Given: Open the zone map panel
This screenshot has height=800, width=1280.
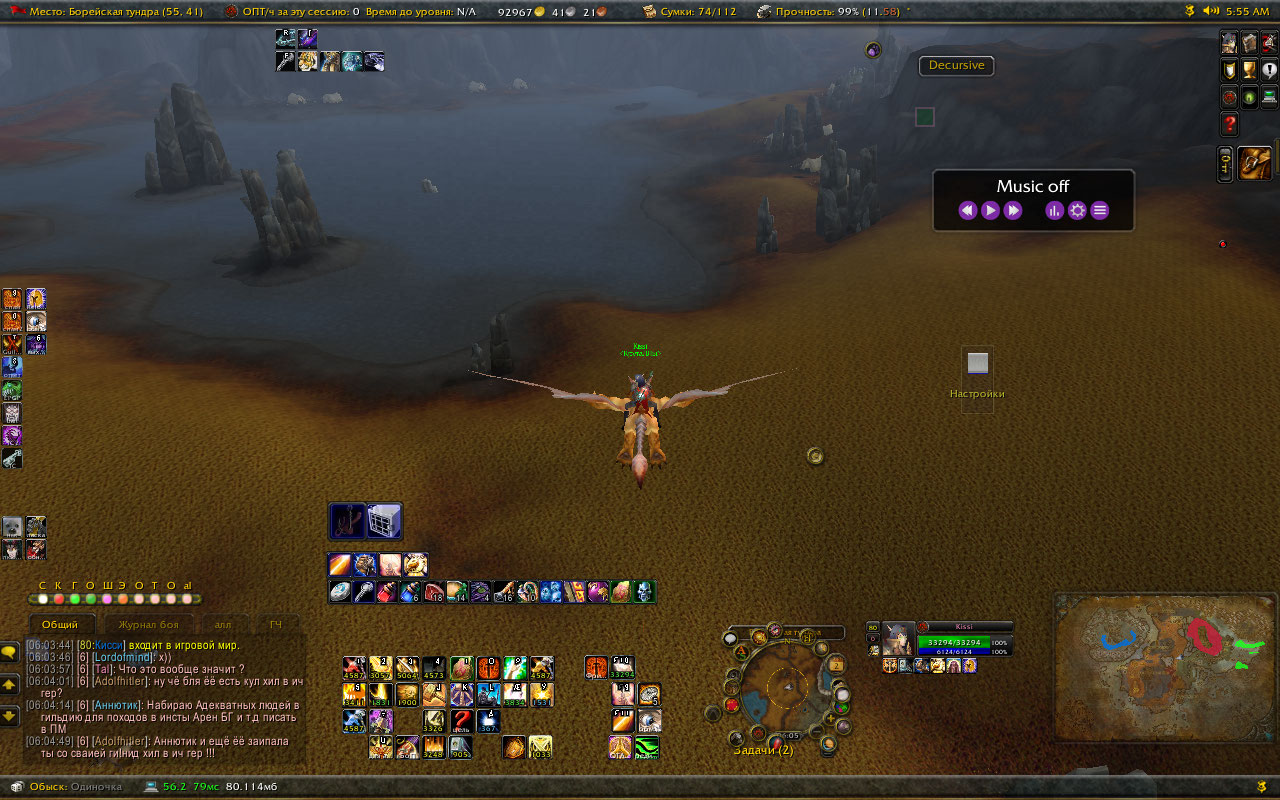Looking at the screenshot, I should tap(1164, 667).
